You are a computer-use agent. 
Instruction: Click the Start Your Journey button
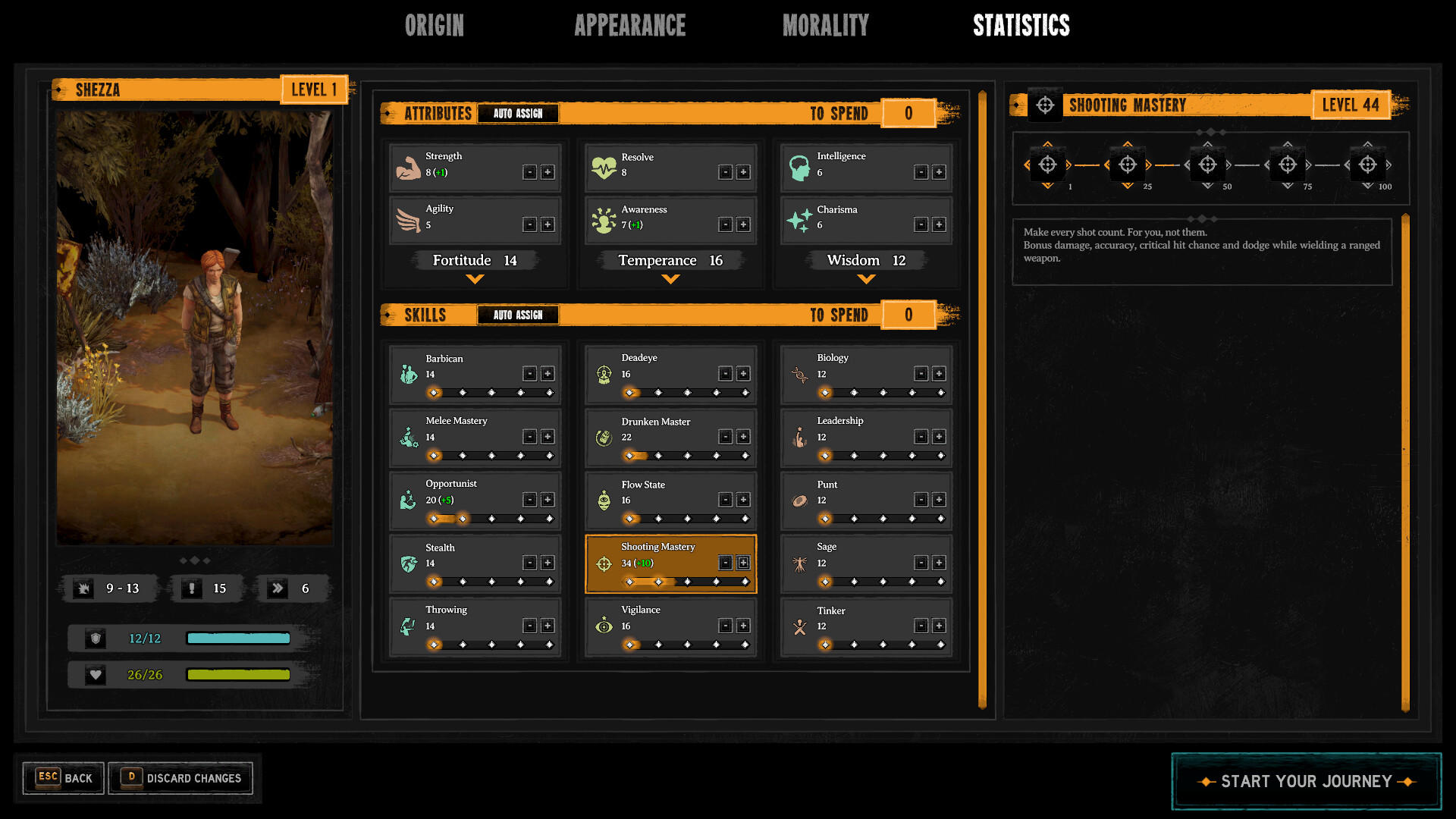(1306, 781)
